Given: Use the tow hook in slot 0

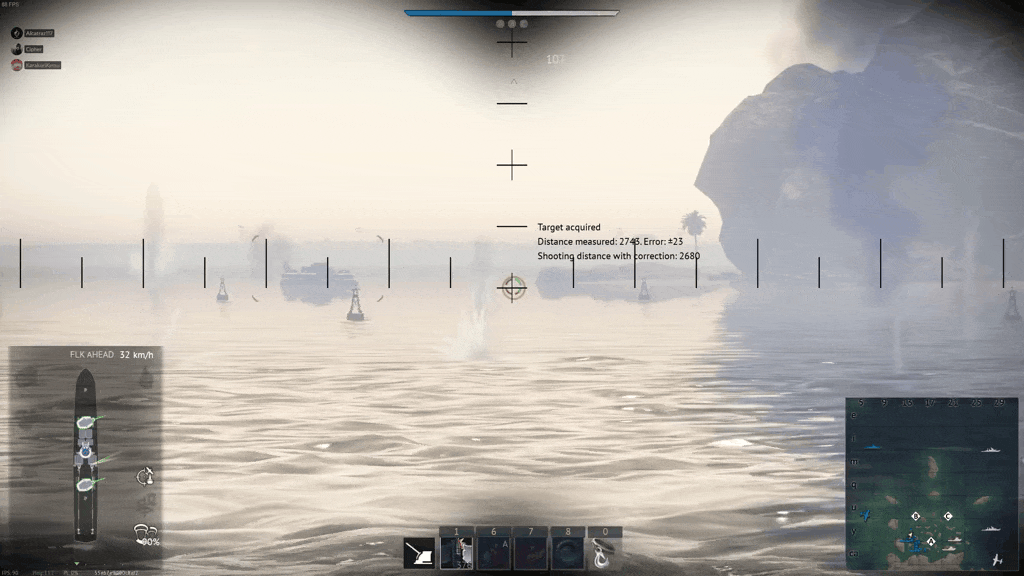Looking at the screenshot, I should click(604, 553).
